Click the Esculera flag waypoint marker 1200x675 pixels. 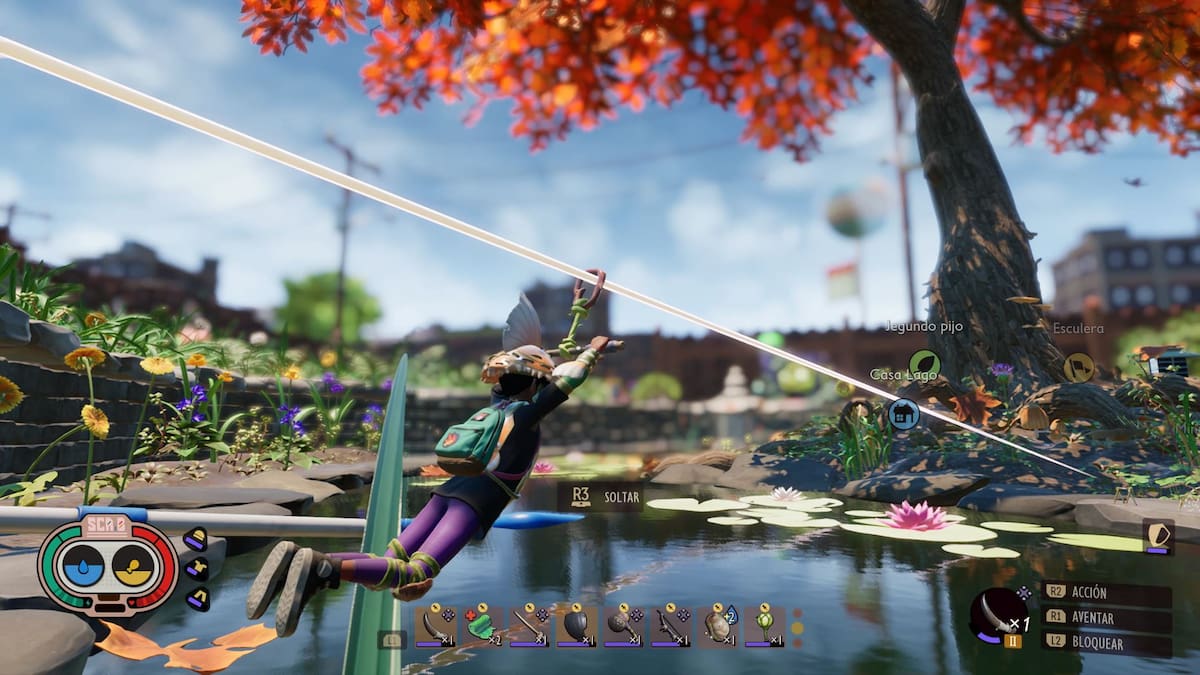[x=1078, y=367]
